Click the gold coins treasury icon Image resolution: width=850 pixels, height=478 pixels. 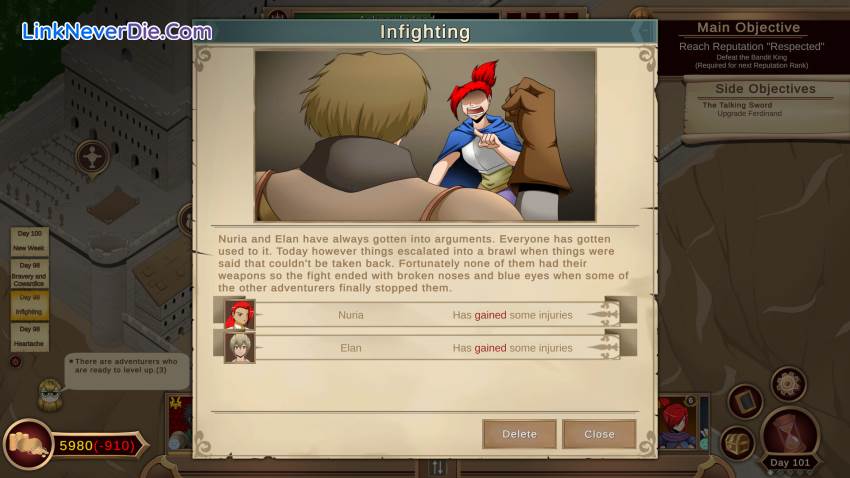coord(29,446)
